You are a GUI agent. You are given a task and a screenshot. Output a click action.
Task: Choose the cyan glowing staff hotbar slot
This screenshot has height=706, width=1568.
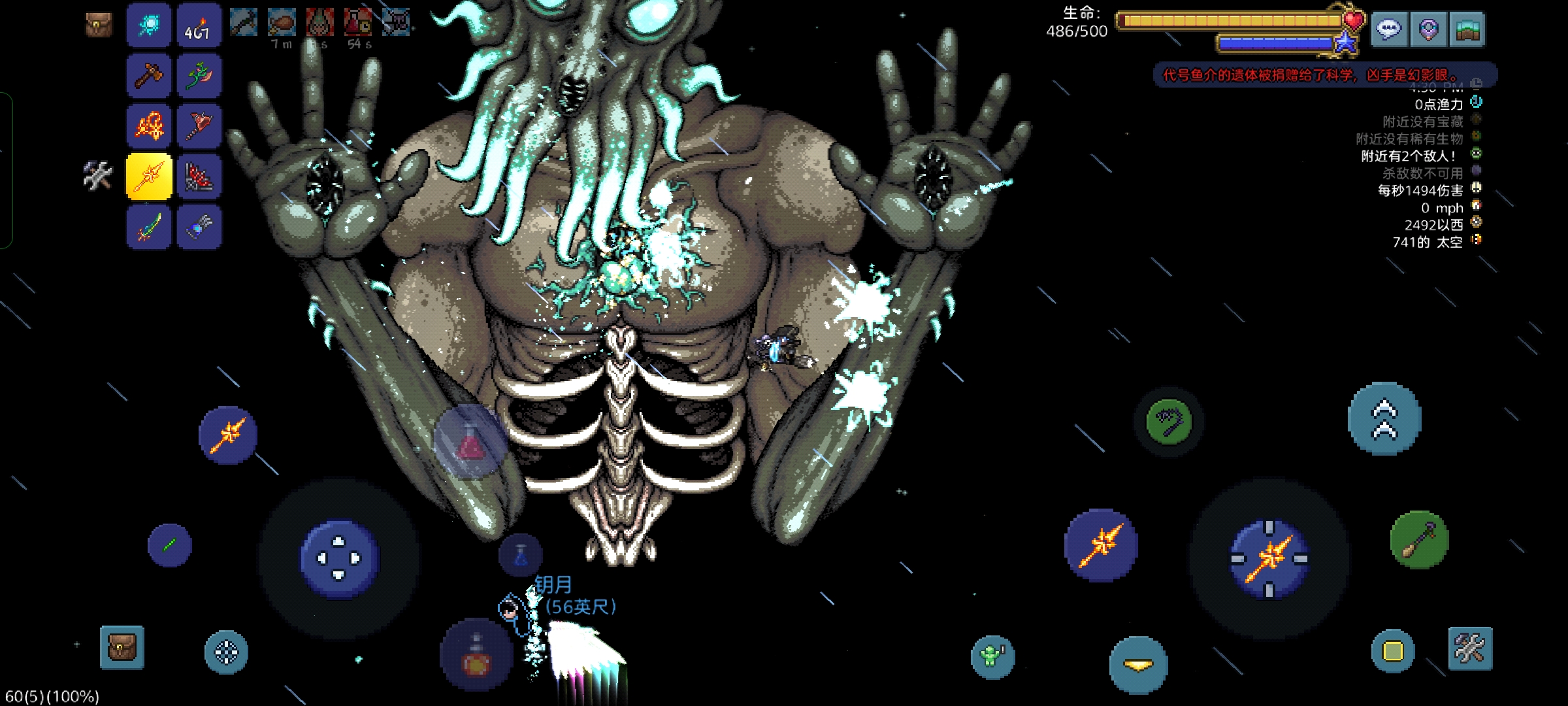point(149,25)
